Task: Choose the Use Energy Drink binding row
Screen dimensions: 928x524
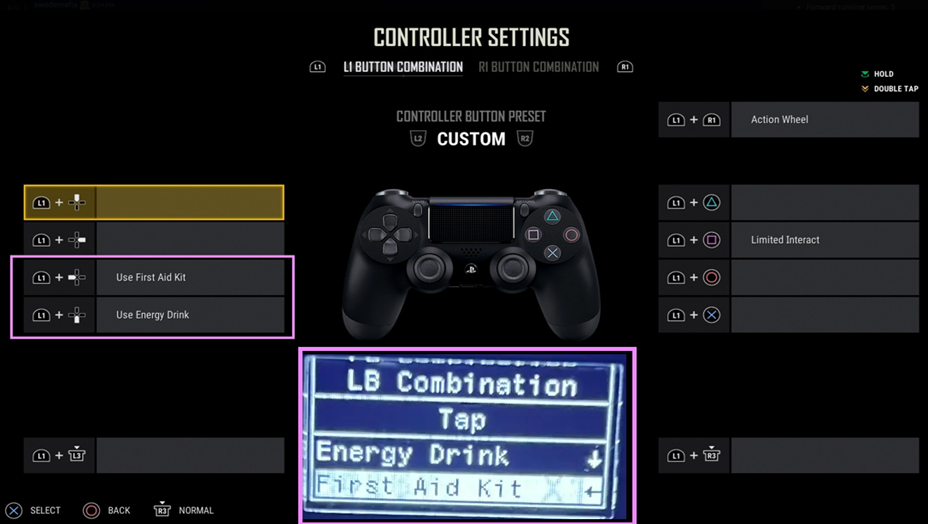Action: point(189,315)
